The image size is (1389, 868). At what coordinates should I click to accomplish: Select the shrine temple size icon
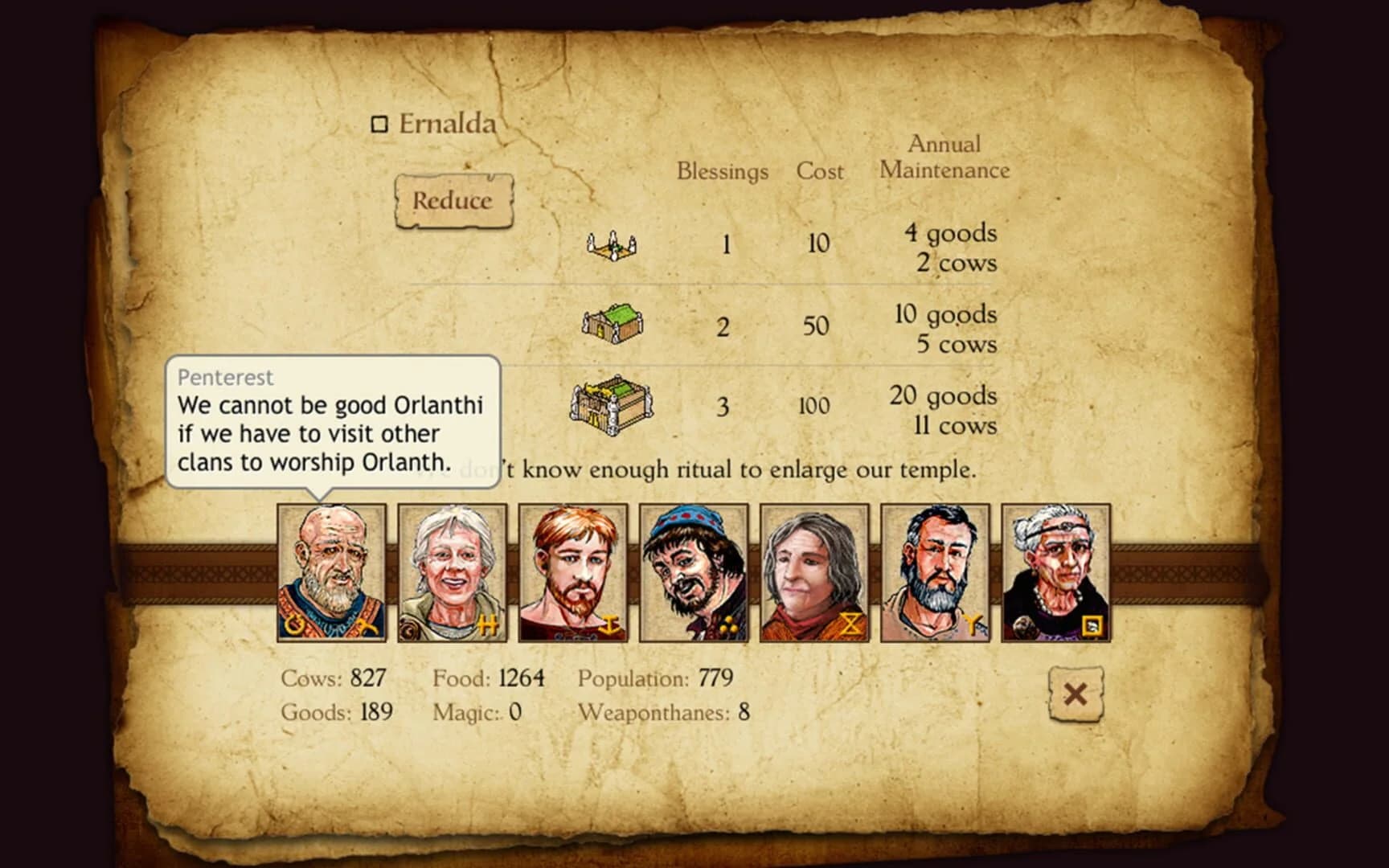tap(611, 244)
